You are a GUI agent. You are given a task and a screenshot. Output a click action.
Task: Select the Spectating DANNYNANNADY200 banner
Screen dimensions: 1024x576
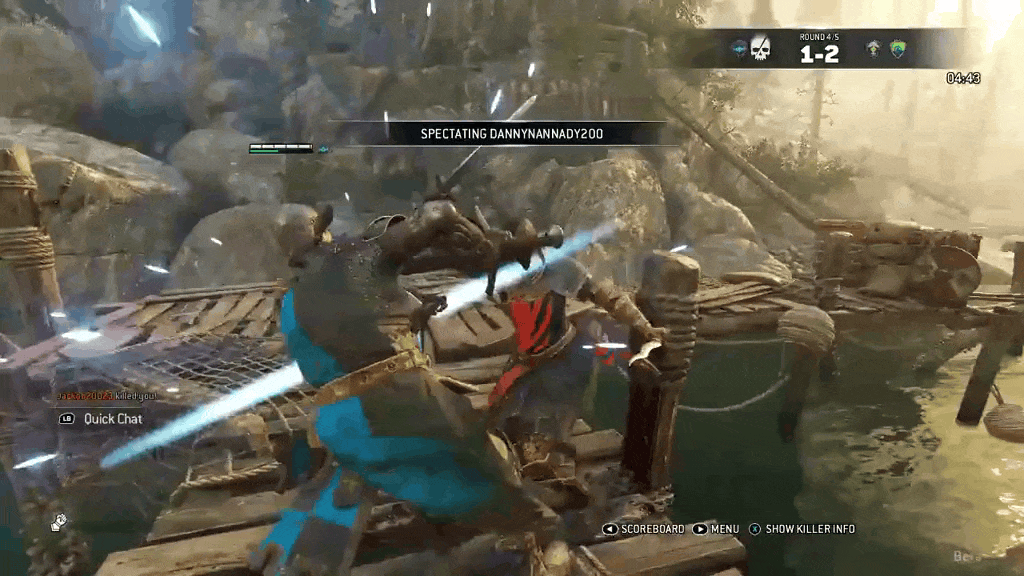[498, 133]
